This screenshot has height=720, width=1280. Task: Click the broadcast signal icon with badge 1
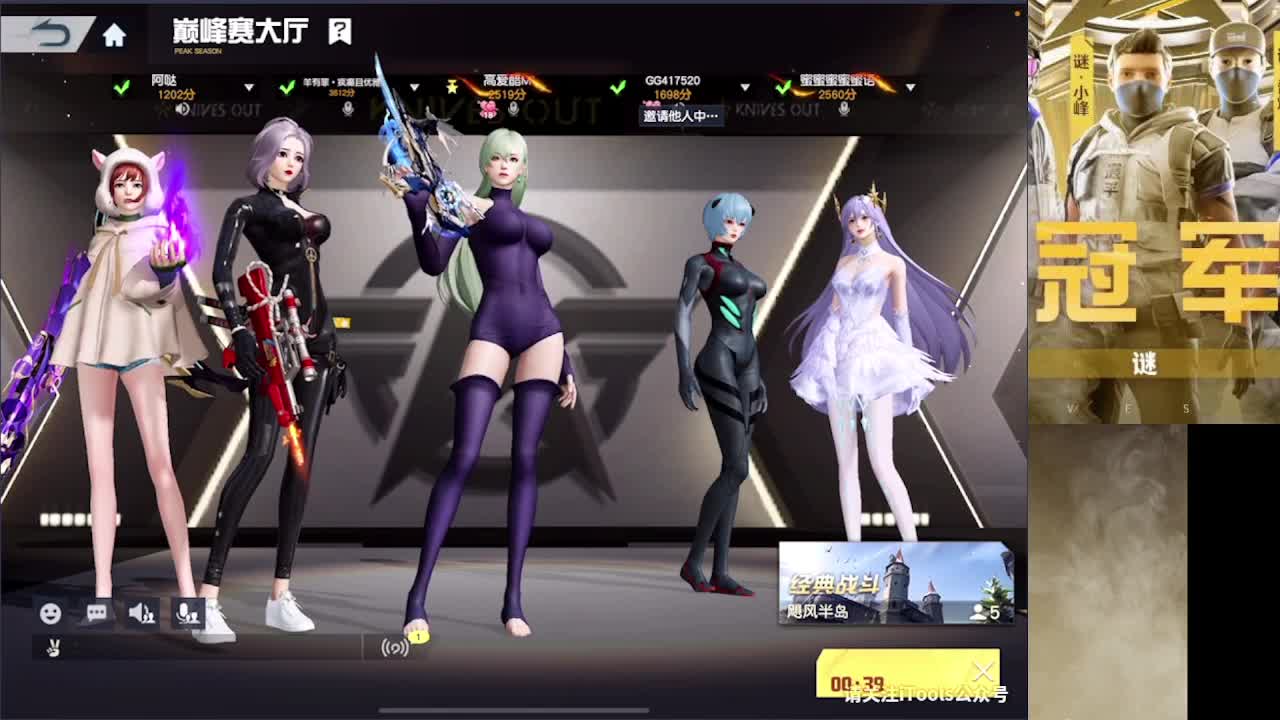tap(398, 648)
